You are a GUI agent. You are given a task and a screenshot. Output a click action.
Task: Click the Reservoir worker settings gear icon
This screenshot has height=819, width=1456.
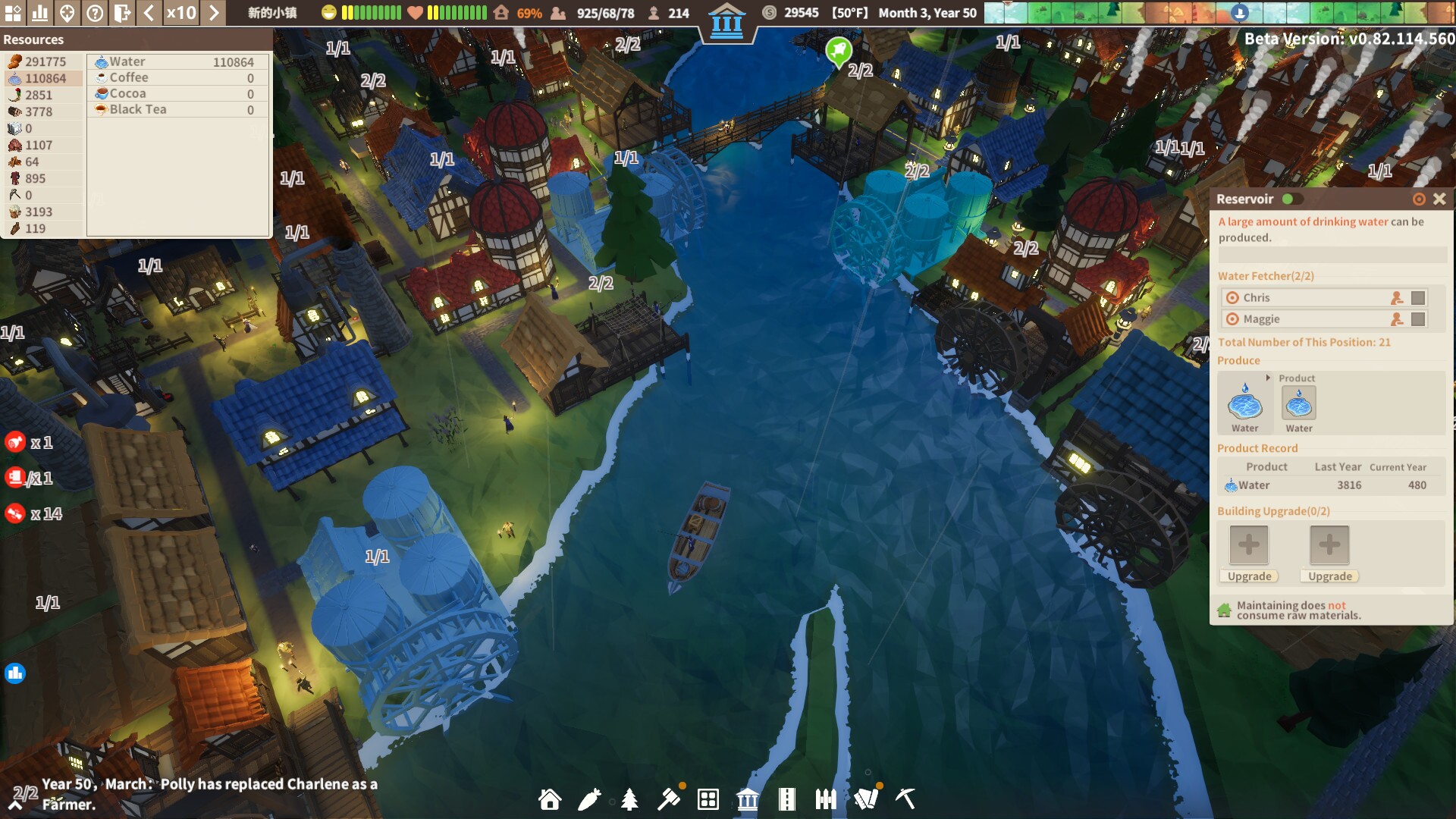tap(1419, 199)
